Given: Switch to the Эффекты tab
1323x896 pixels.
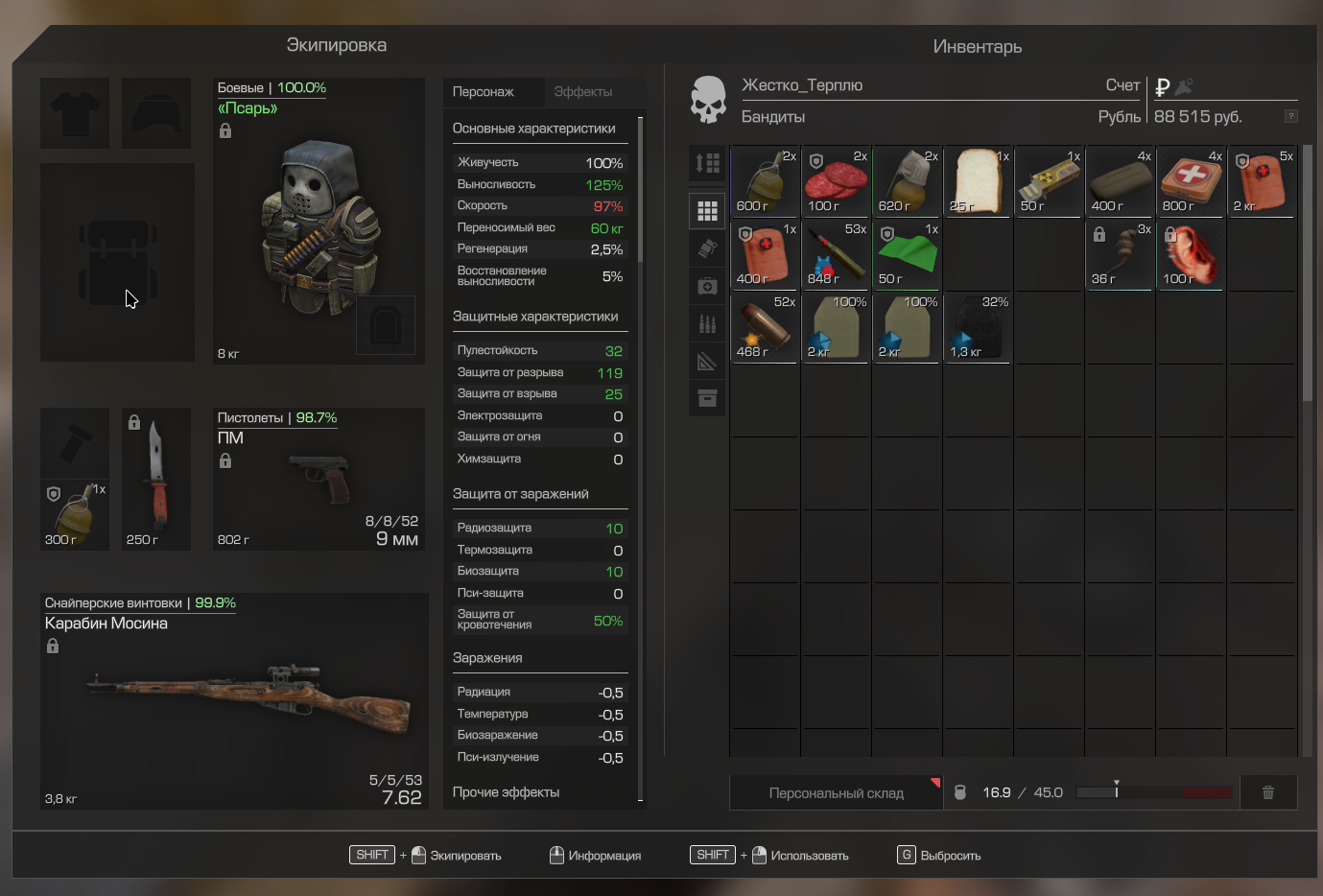Looking at the screenshot, I should point(582,92).
